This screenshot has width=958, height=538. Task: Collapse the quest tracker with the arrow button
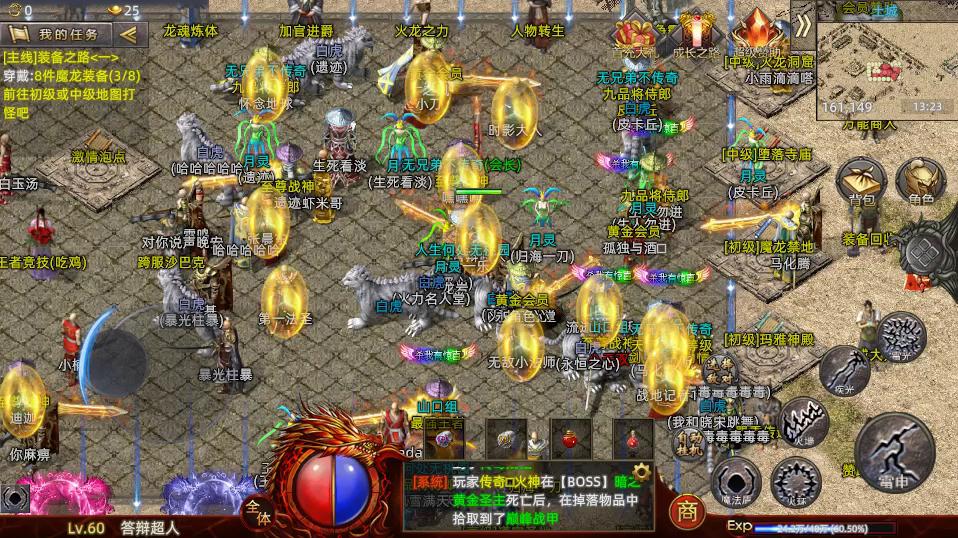point(128,34)
